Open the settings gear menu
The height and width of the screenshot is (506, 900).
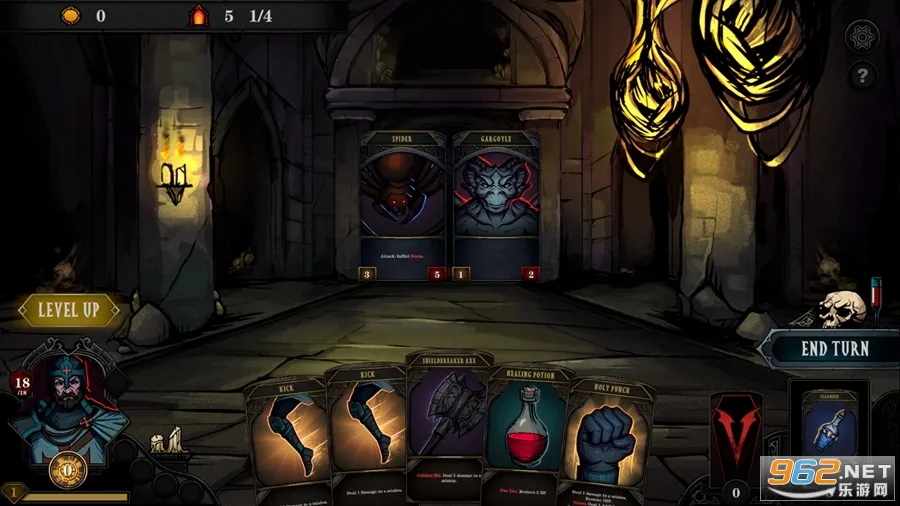pyautogui.click(x=862, y=37)
